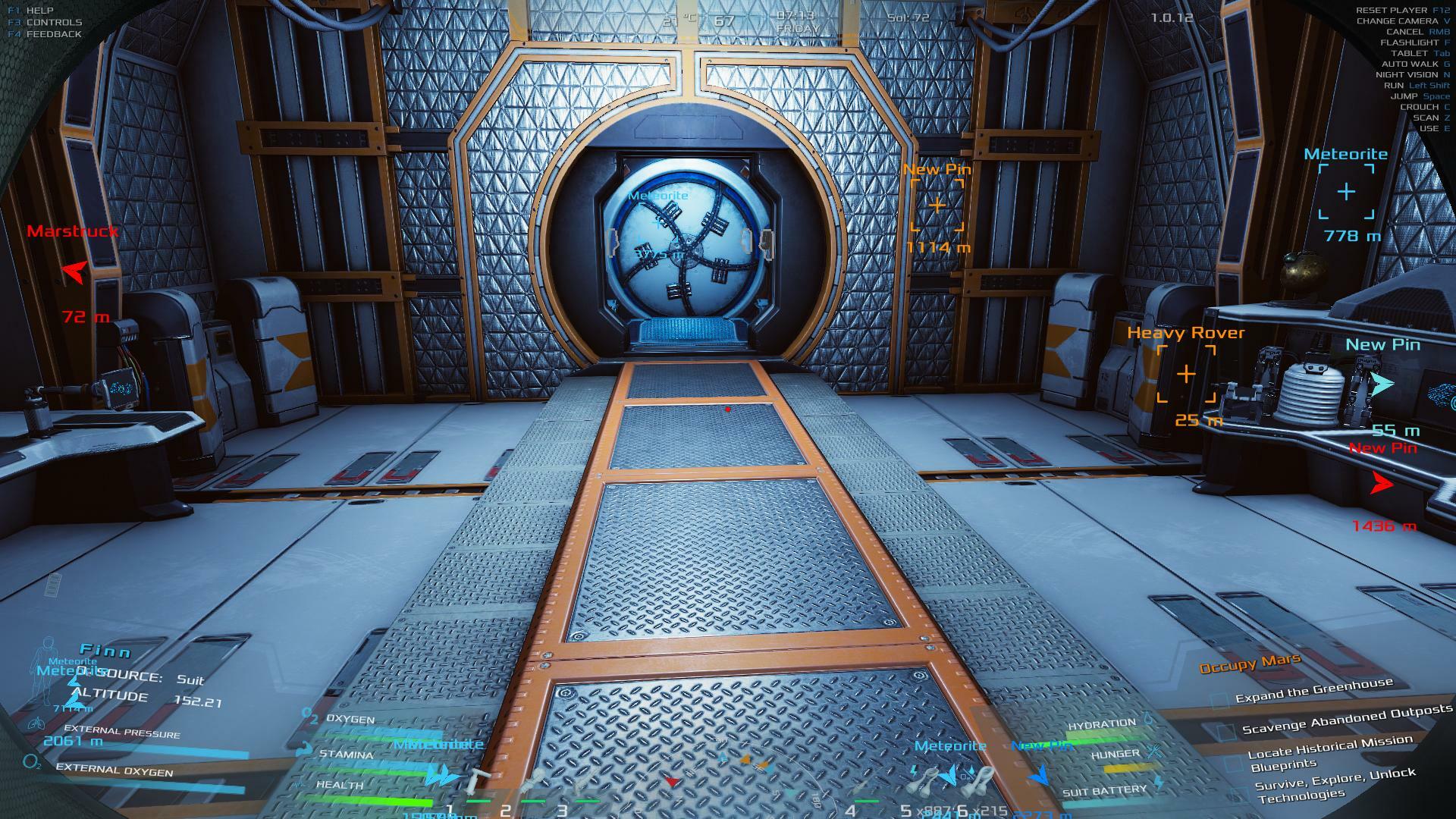Screen dimensions: 1456x819
Task: Click the red New Pin arrow at 1436 m
Action: coord(1382,483)
